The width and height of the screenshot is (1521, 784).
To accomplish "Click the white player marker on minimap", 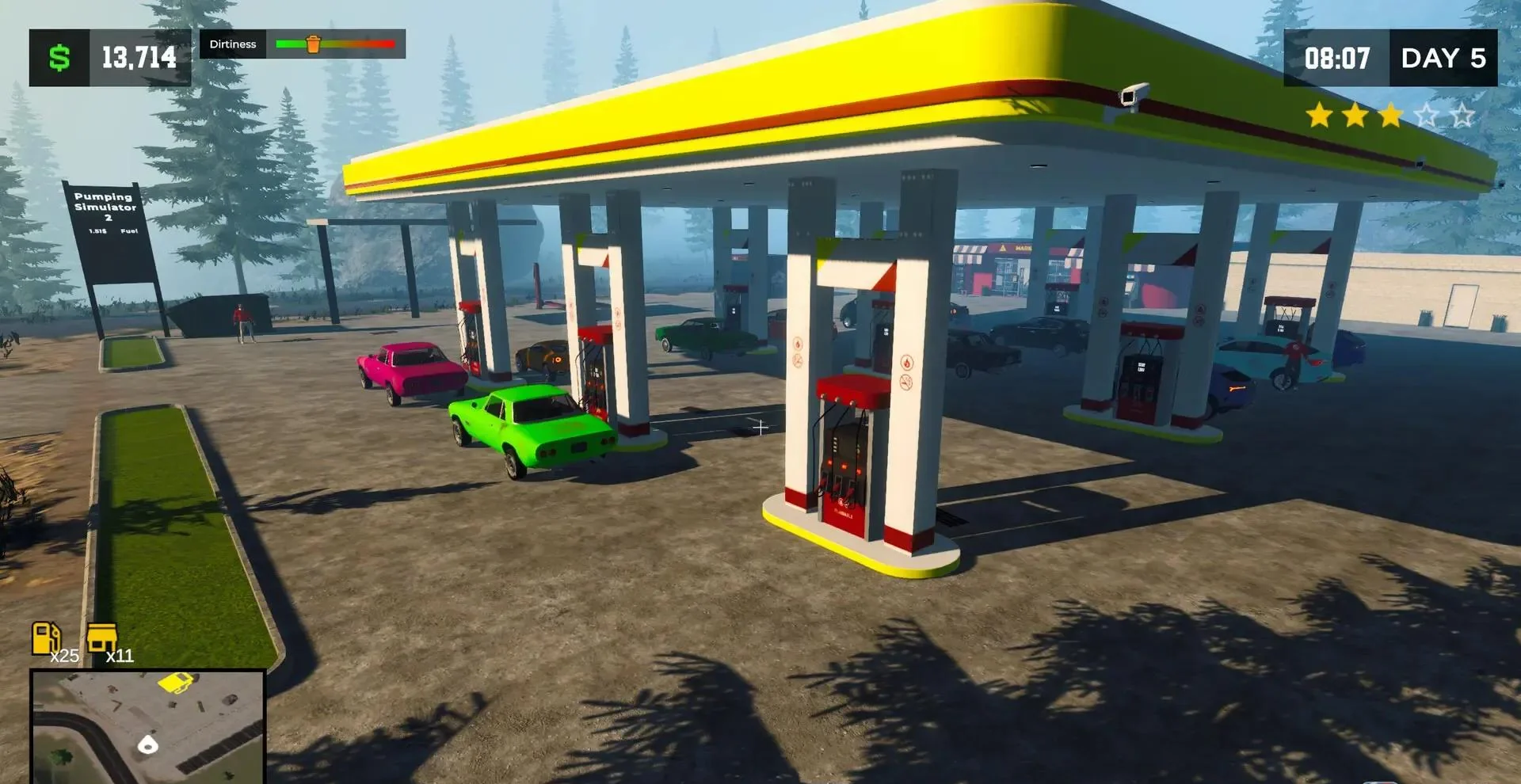I will tap(148, 744).
